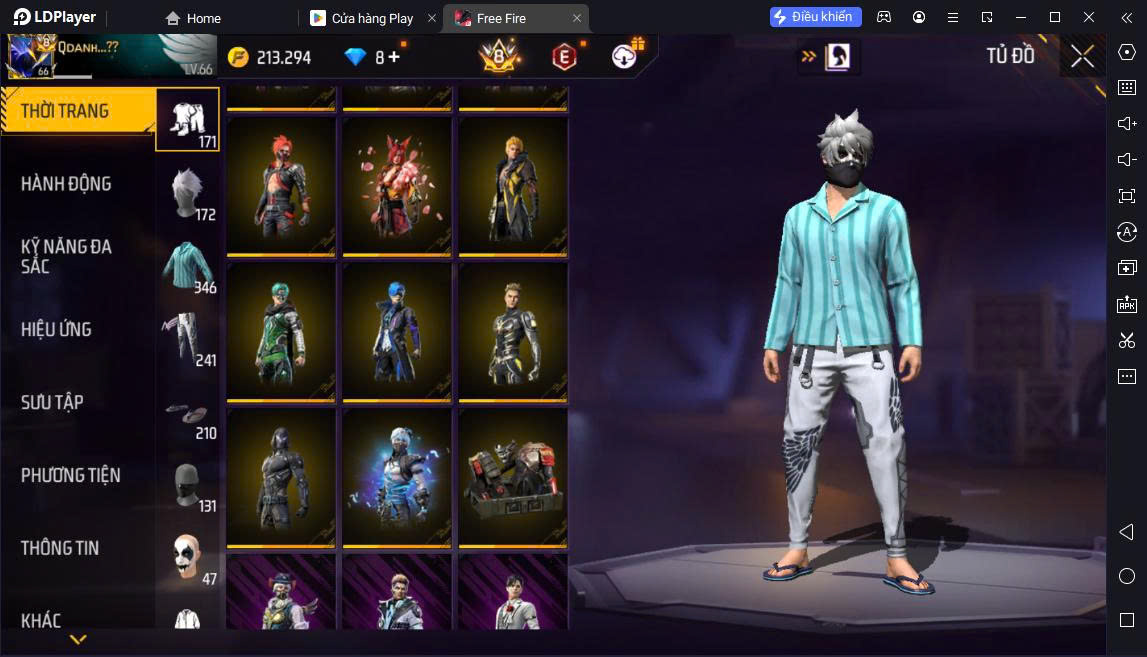Switch to the Hành Động tab
The image size is (1147, 657).
point(66,184)
